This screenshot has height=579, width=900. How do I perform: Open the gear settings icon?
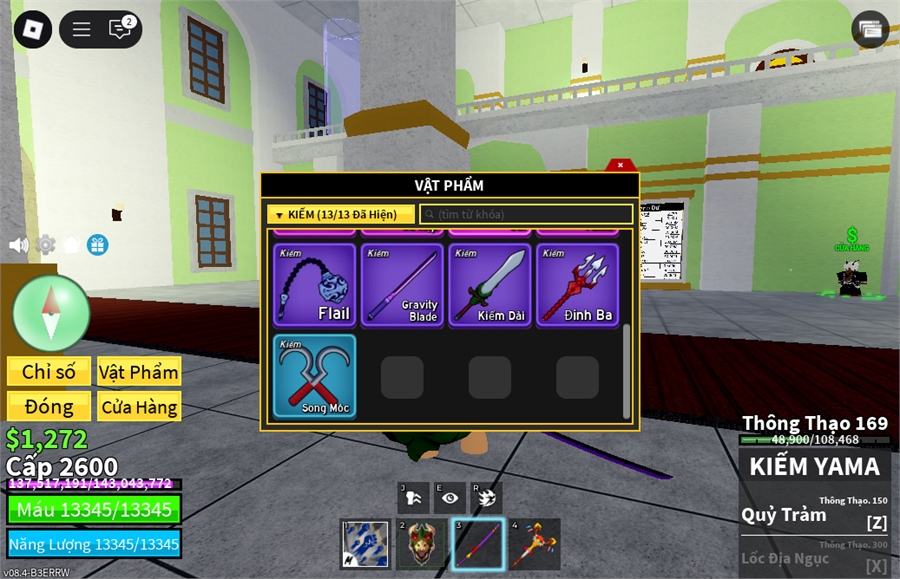point(45,245)
